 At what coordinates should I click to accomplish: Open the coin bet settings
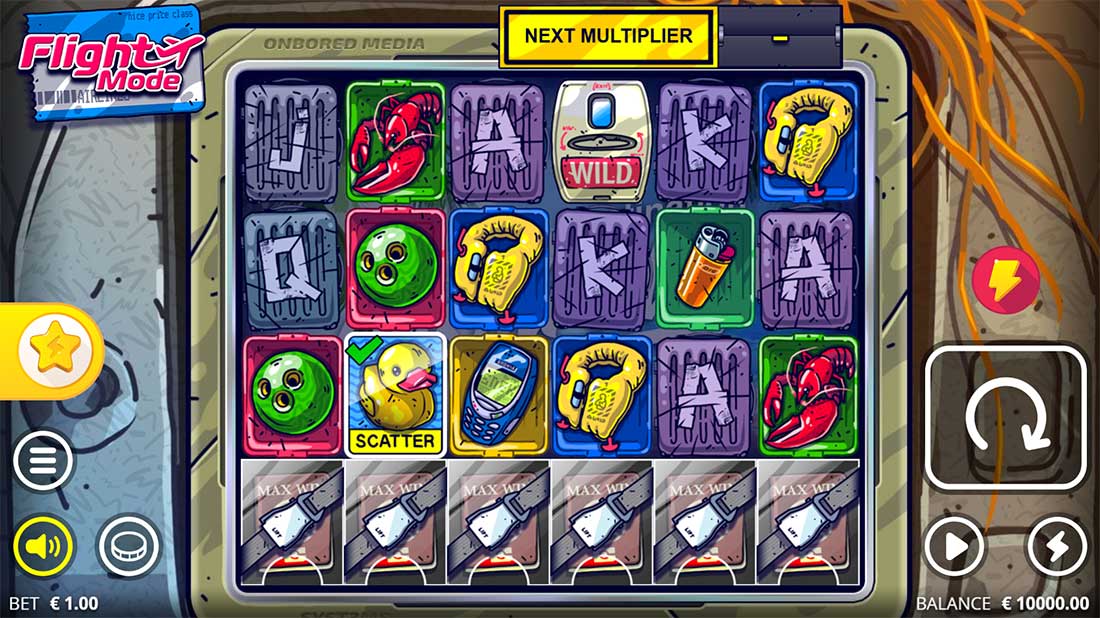coord(128,546)
